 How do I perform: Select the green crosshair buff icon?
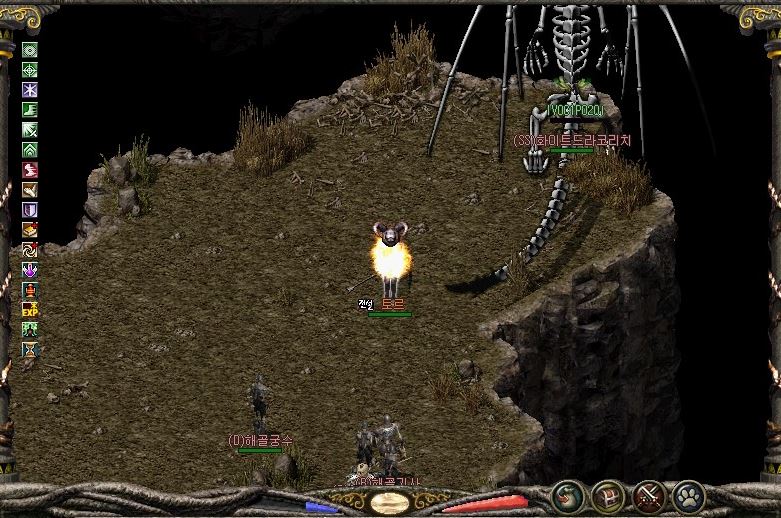(30, 70)
